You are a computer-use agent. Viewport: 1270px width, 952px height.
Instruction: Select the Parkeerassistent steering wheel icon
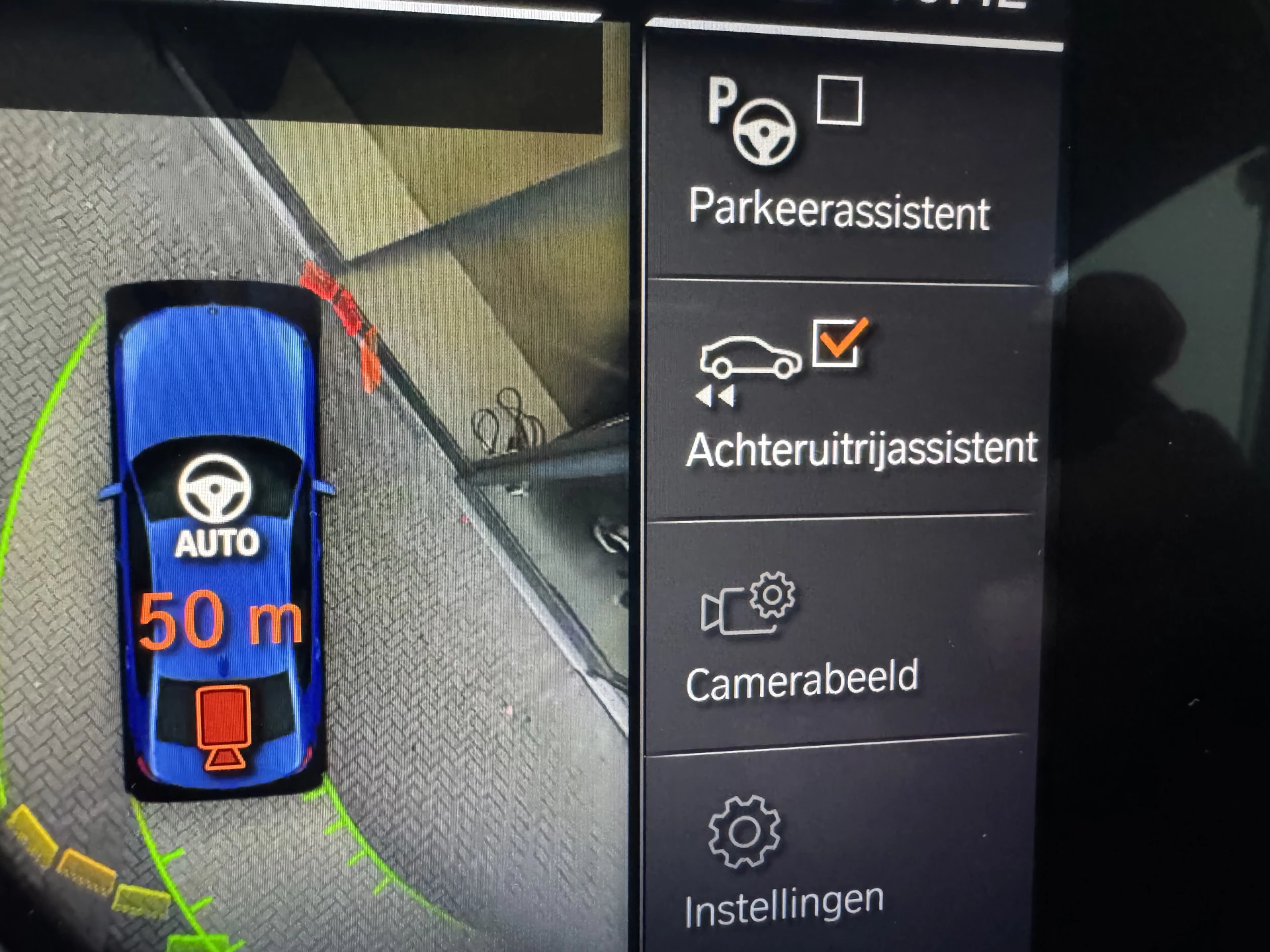click(765, 135)
